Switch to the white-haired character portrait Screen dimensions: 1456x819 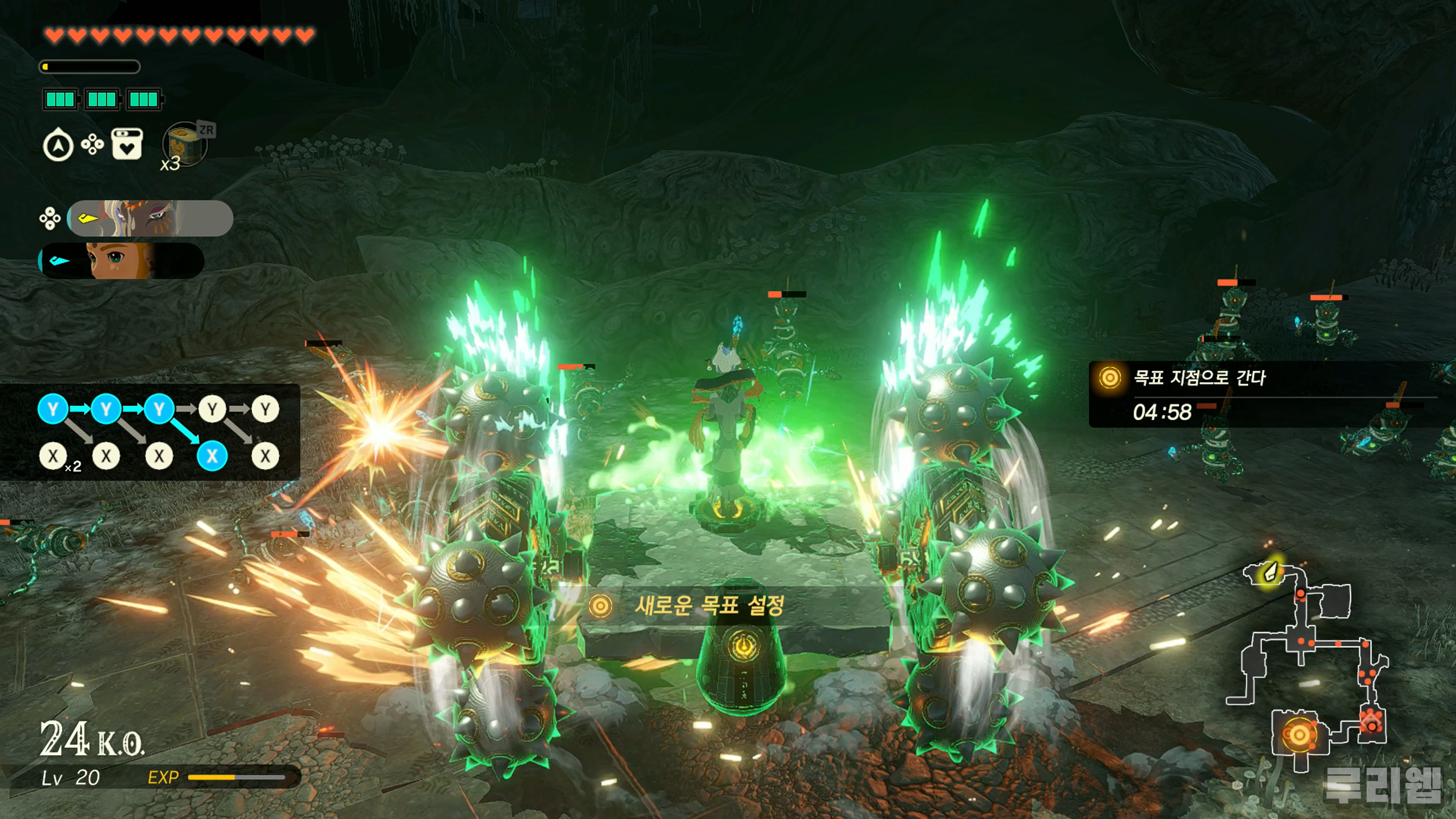(x=150, y=218)
